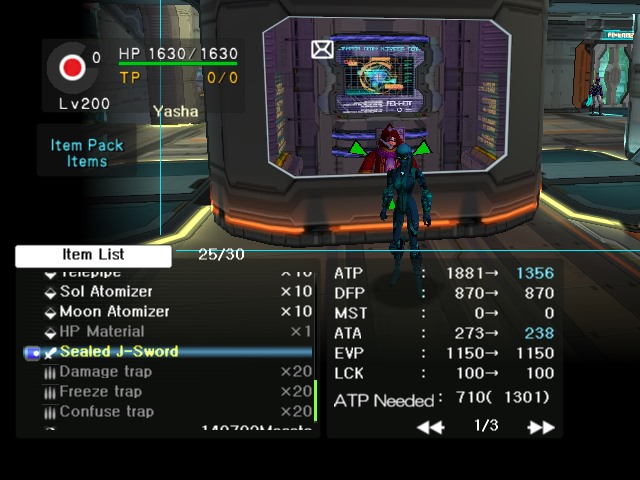Screen dimensions: 640x480
Task: Choose the Moon Atomizer entry
Action: (114, 312)
